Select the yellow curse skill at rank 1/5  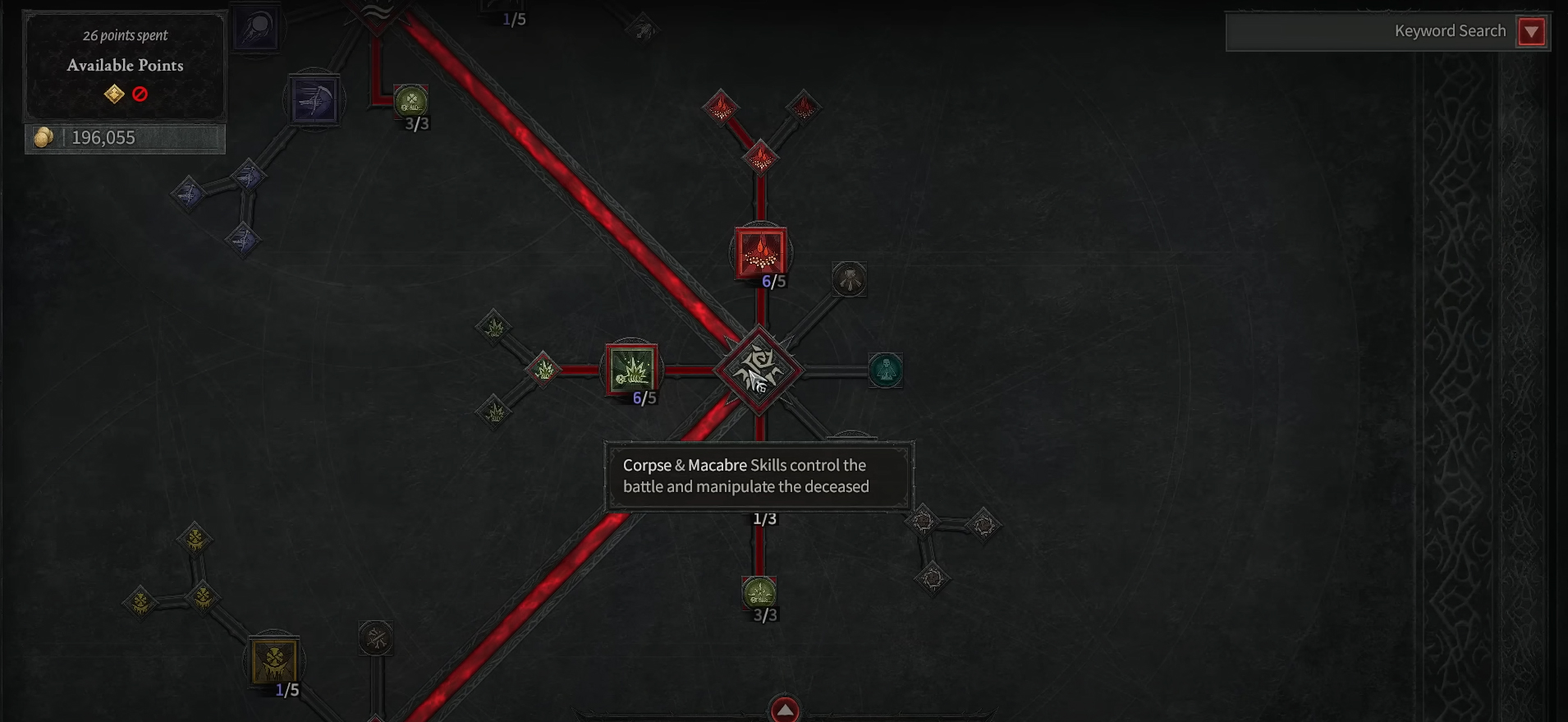(275, 661)
